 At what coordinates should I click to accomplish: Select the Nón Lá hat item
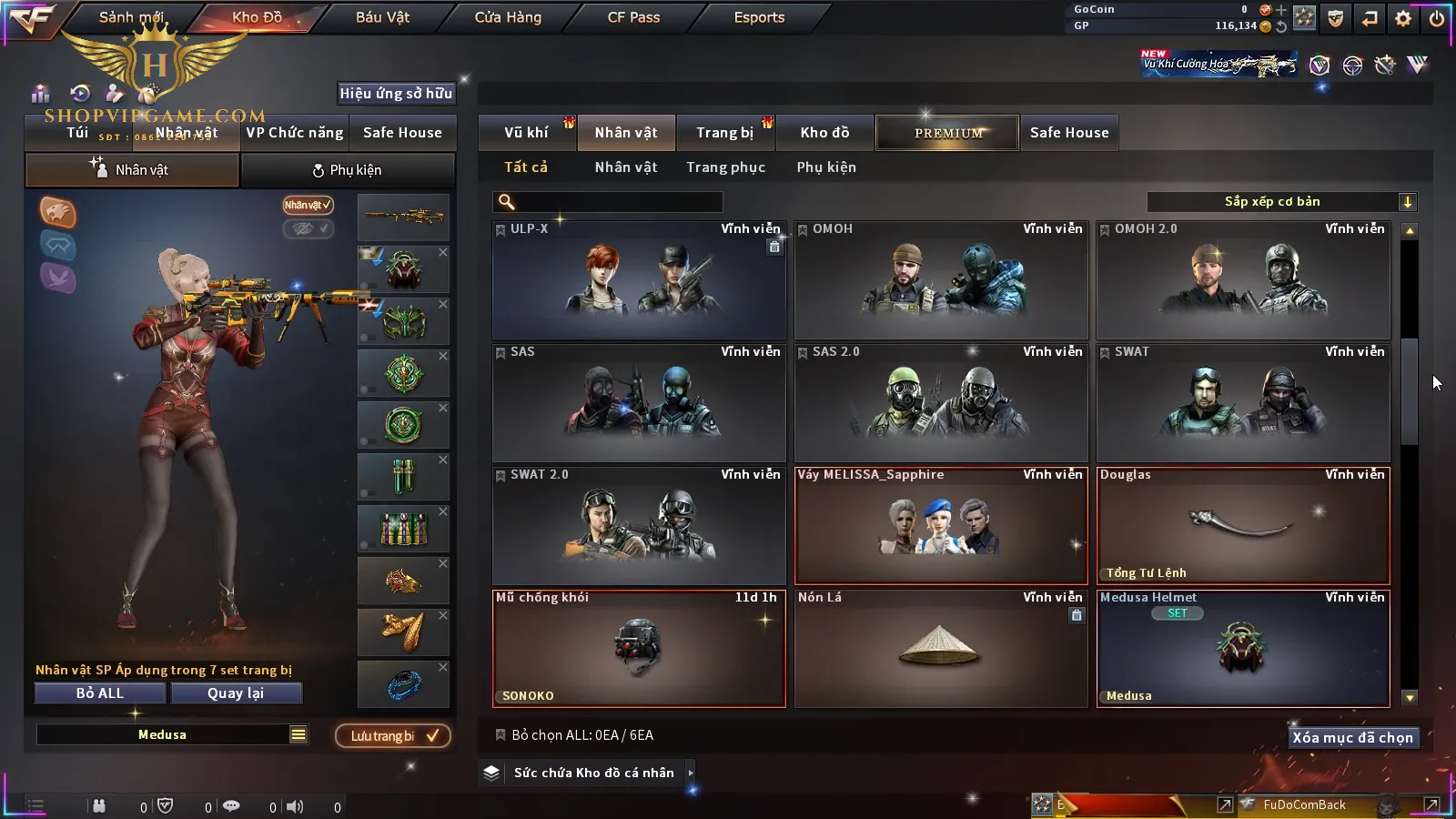(941, 648)
